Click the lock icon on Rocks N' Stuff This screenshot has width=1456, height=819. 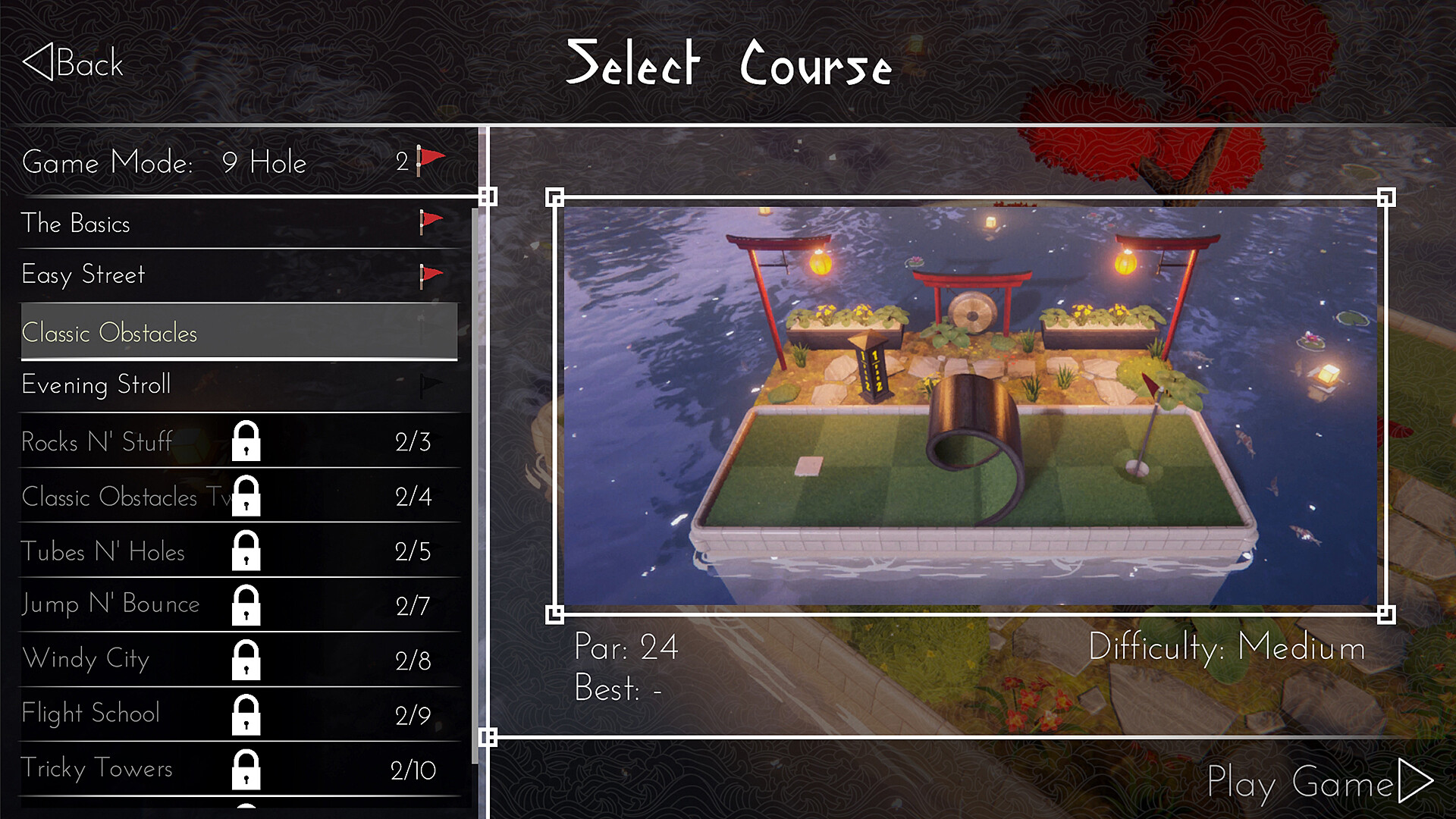point(246,442)
